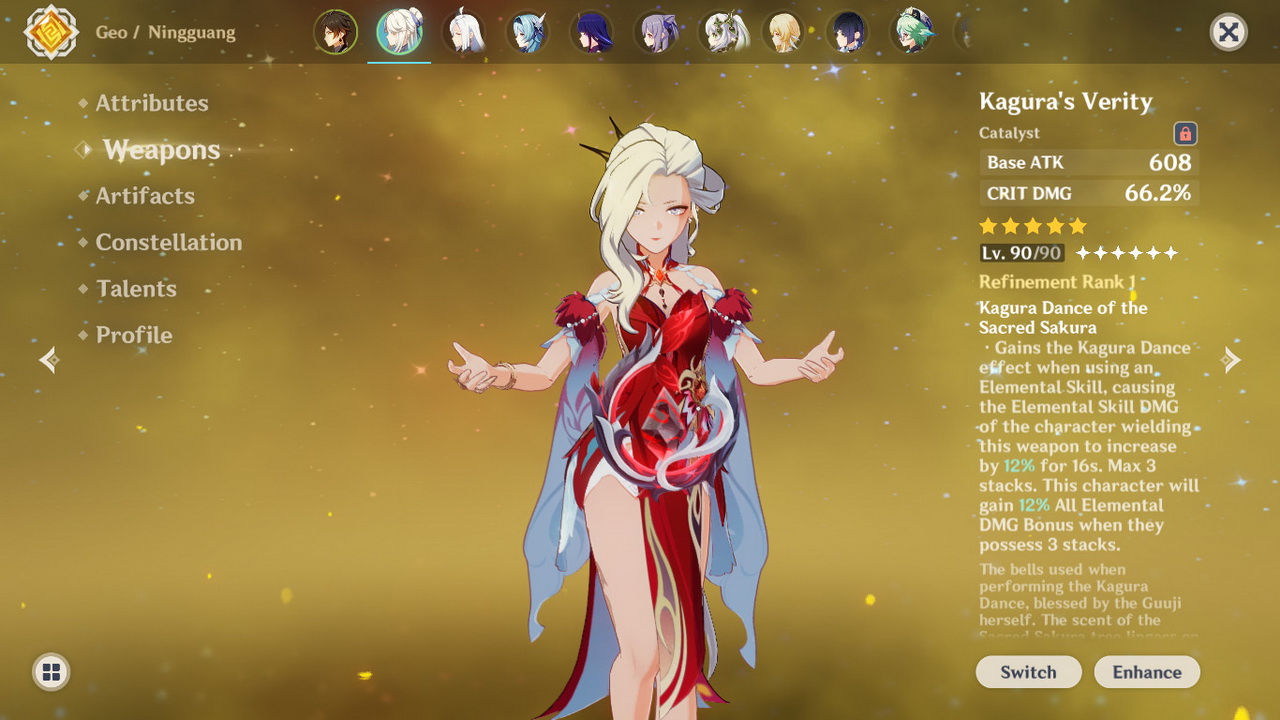Toggle the weapon lock icon

coord(1185,133)
